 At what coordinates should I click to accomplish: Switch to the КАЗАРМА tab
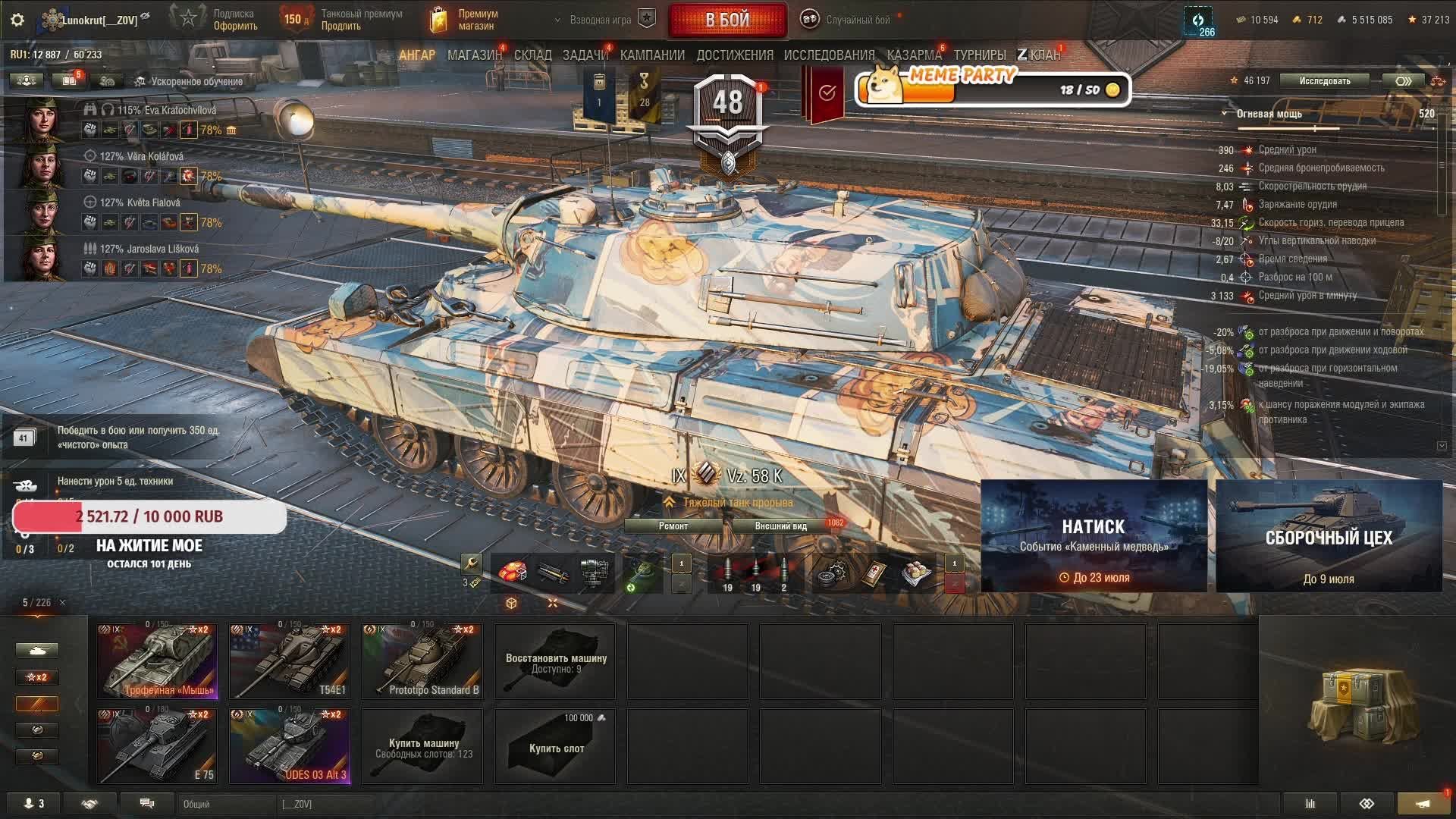(914, 55)
